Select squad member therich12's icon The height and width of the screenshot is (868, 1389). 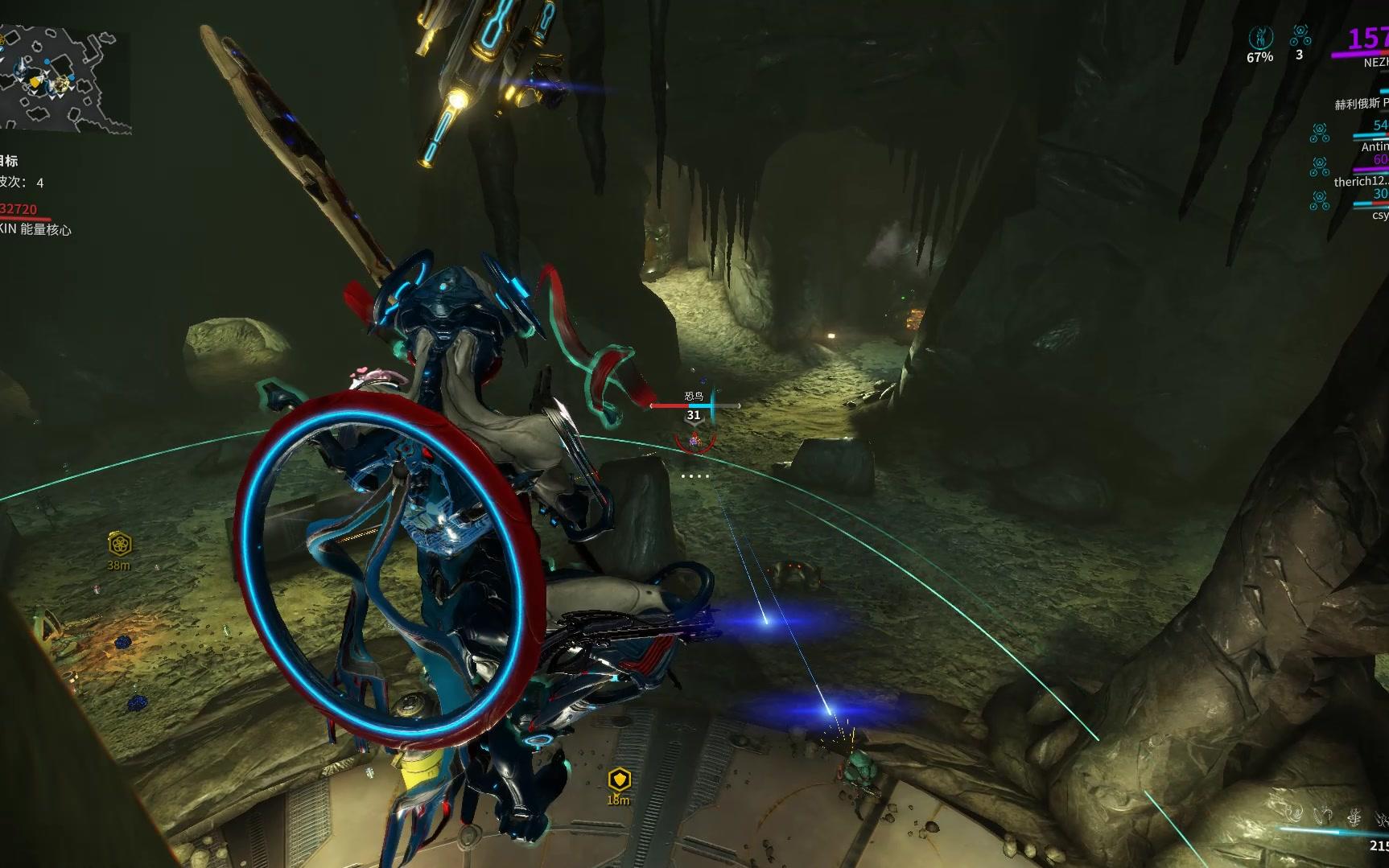coord(1319,167)
